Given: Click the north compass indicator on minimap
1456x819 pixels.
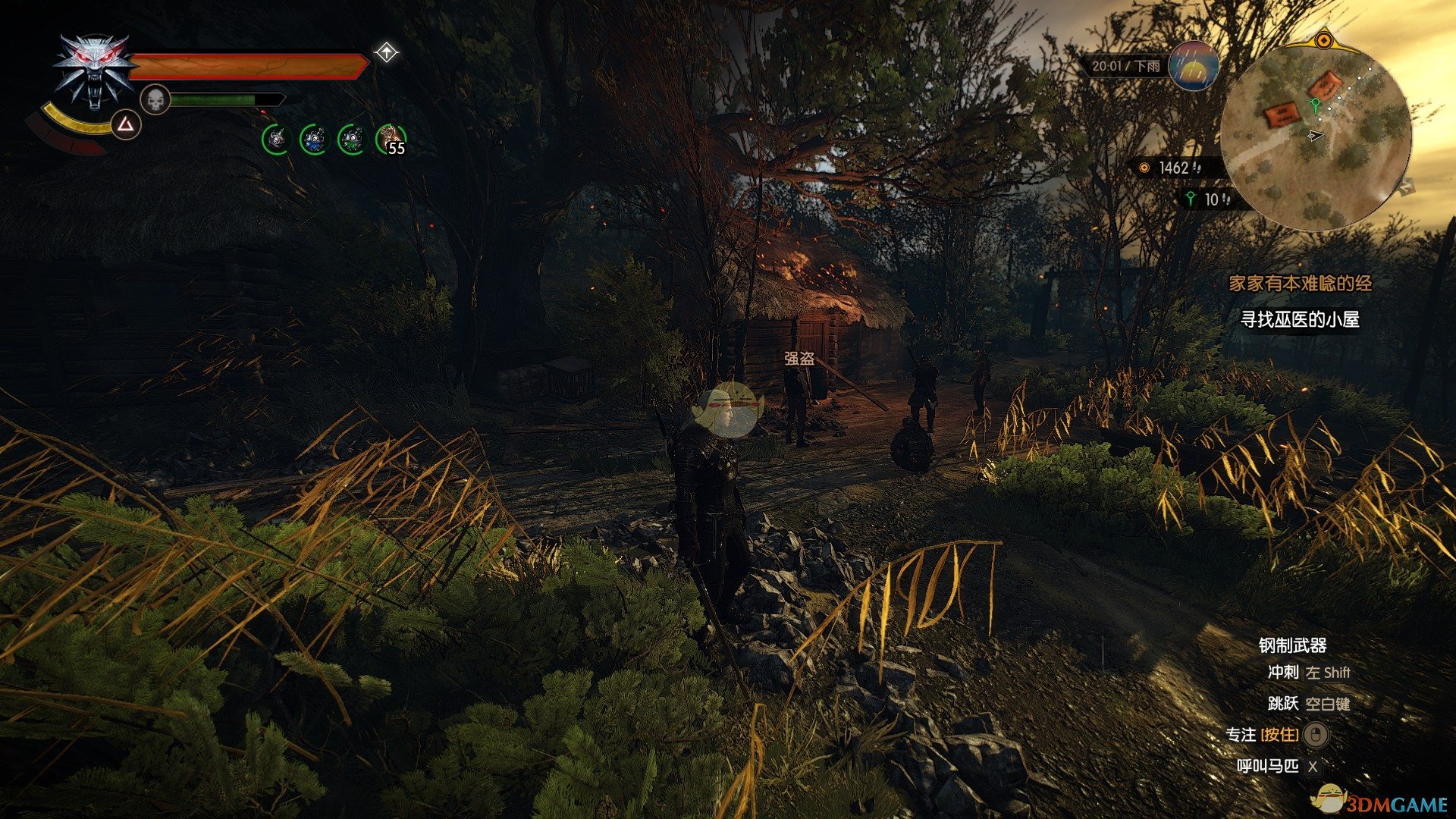Looking at the screenshot, I should 1405,186.
